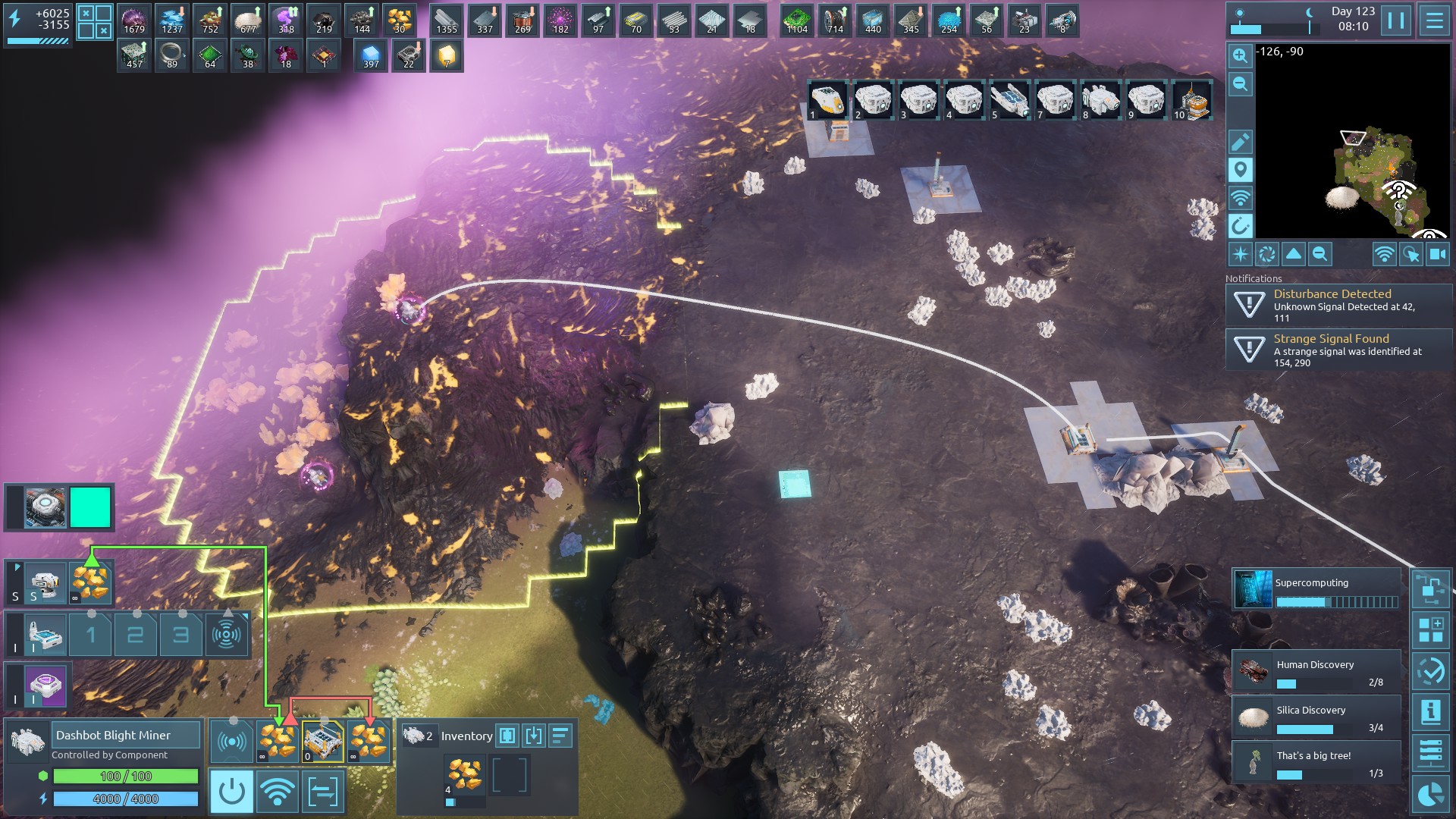Open the main hamburger menu

click(1434, 20)
